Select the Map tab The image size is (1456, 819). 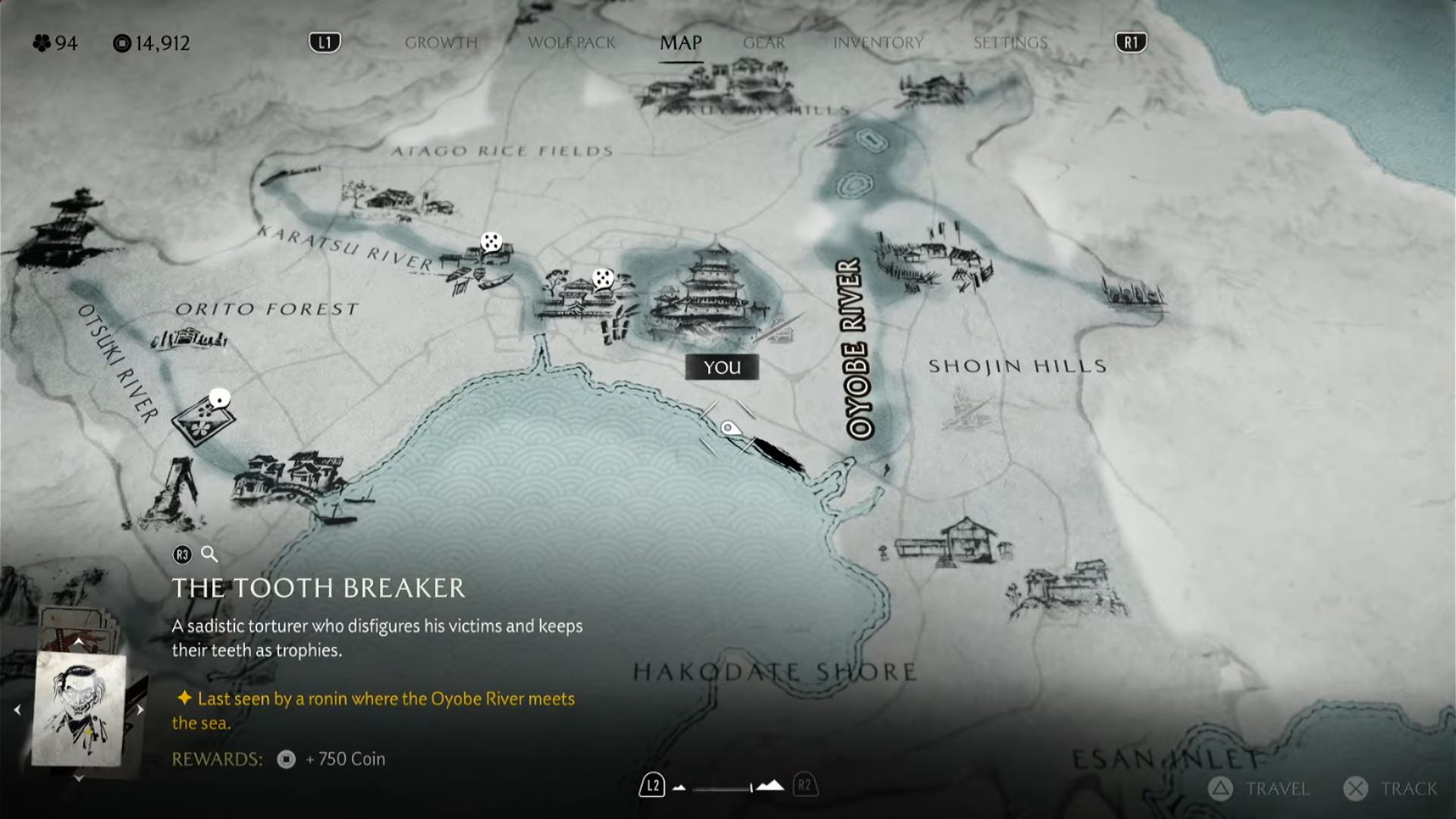coord(680,42)
